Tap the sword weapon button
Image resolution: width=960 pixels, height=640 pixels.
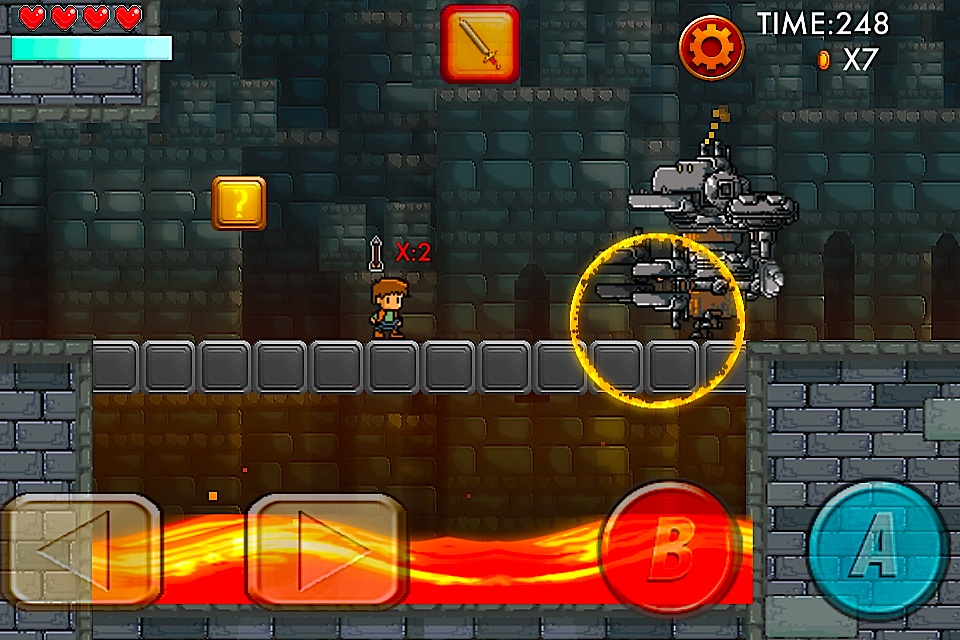tap(480, 43)
